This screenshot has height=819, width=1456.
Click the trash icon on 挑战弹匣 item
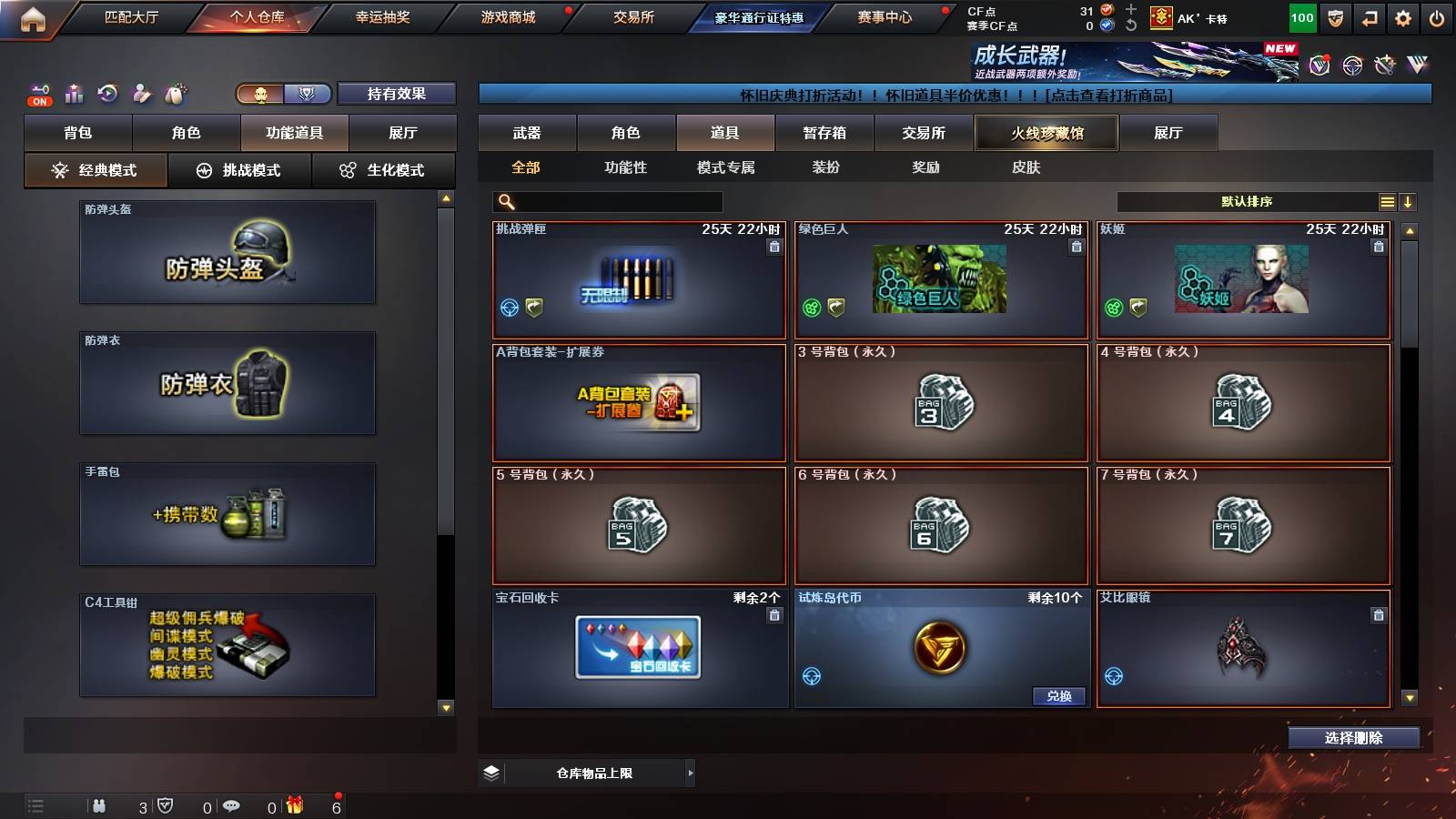point(773,246)
